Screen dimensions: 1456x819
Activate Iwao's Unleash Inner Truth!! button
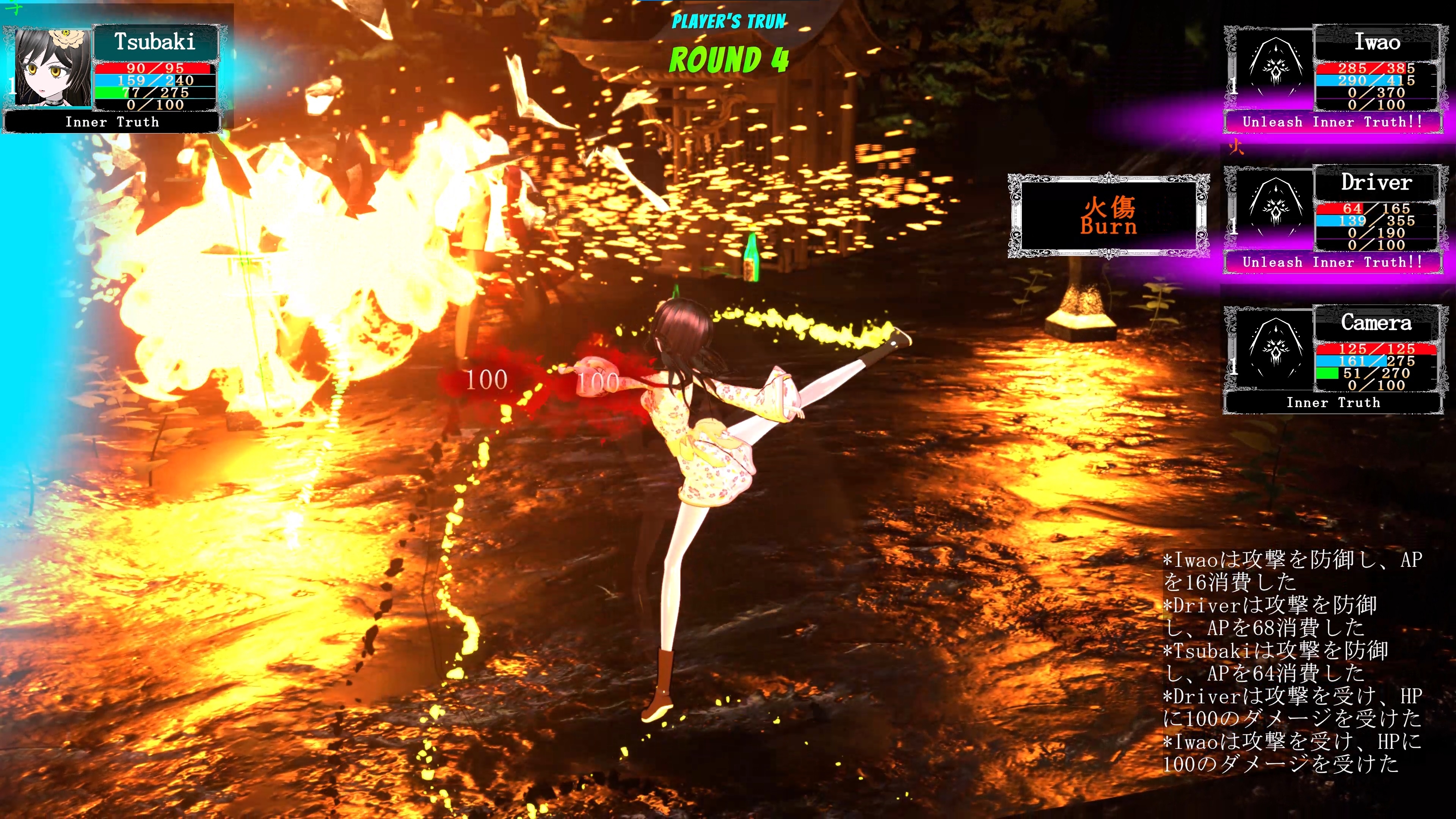[1332, 122]
